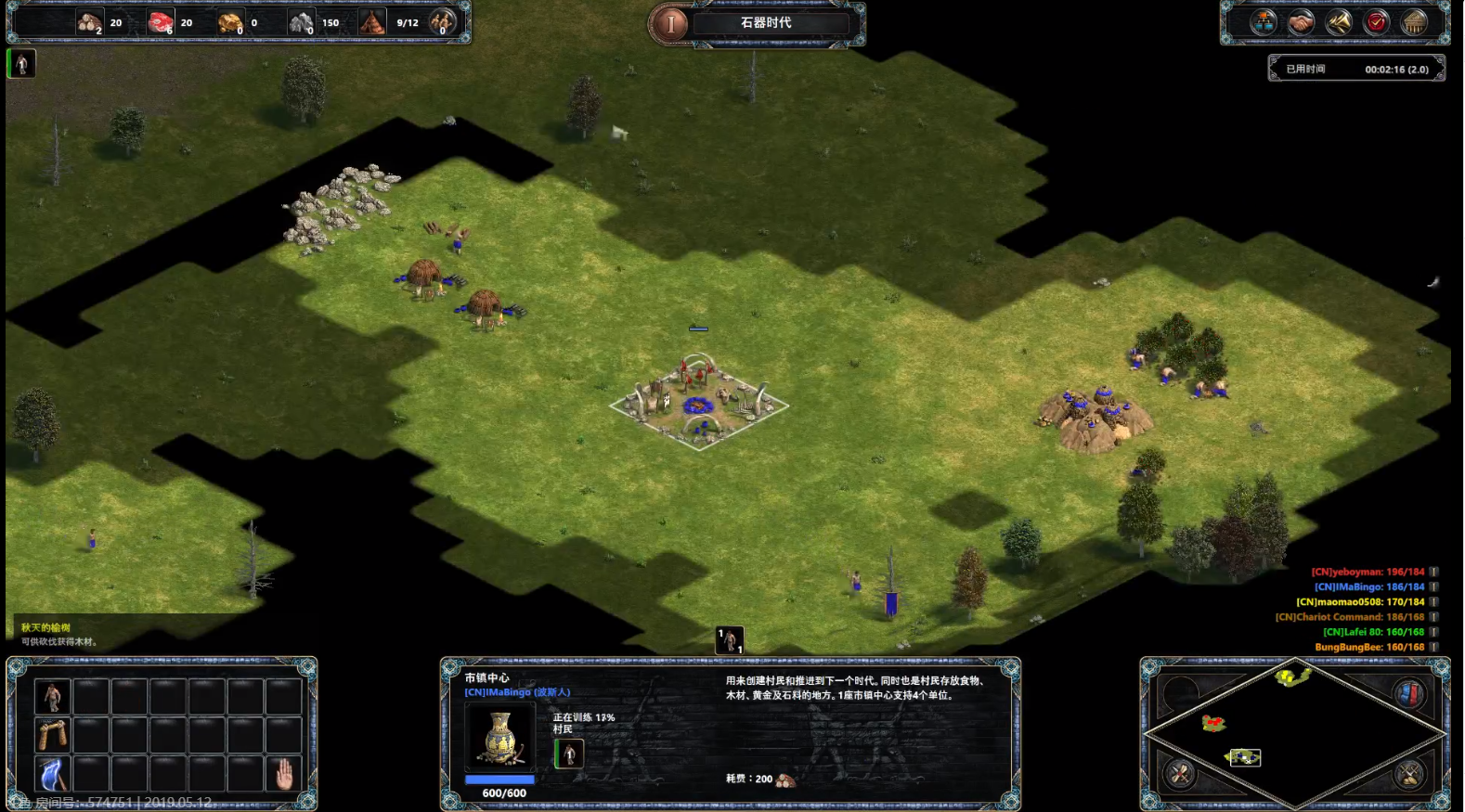Click the Stone Age indicator at top center
1465x812 pixels.
(x=765, y=23)
